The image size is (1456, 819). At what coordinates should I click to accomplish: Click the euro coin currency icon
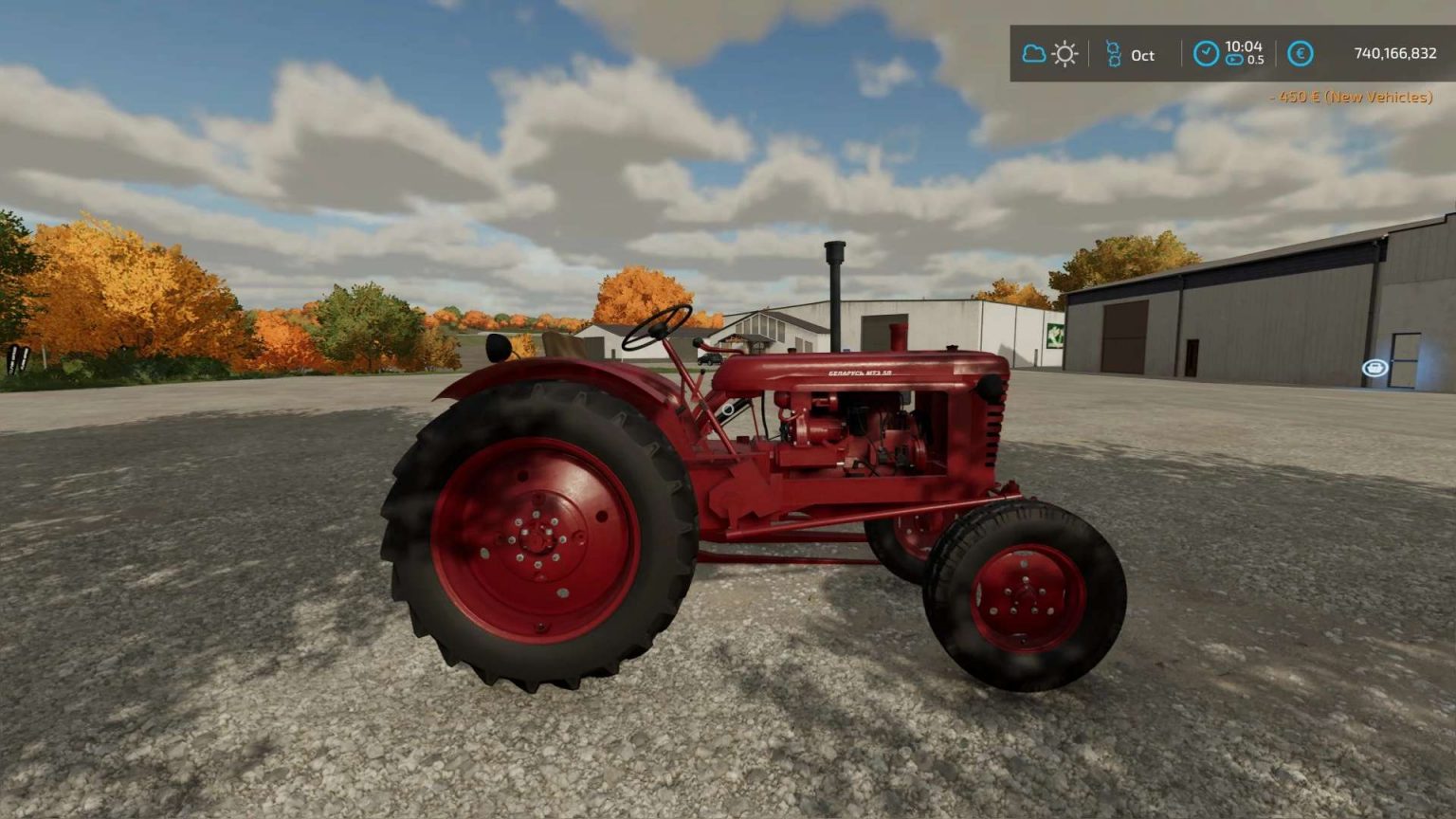coord(1300,54)
